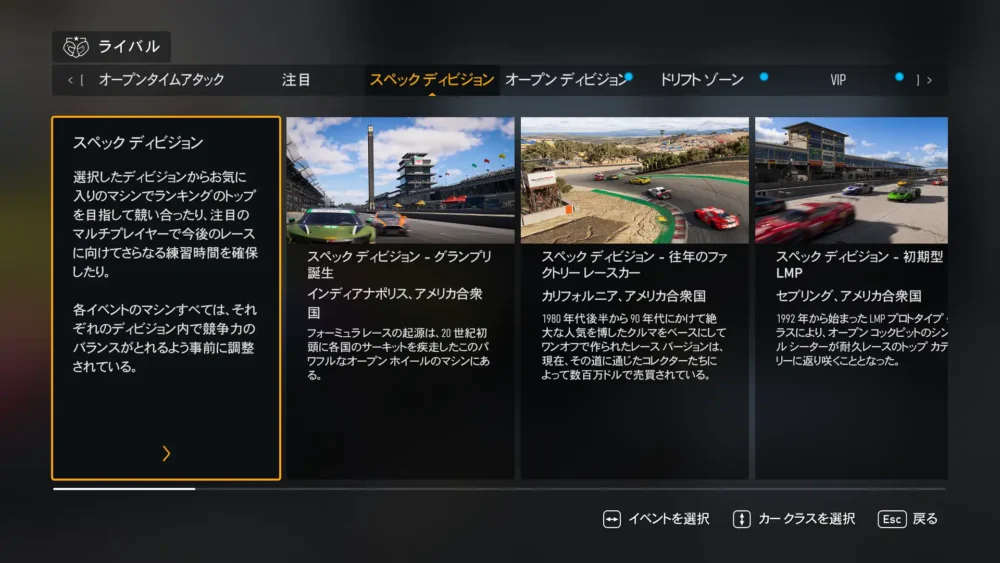The image size is (1000, 563).
Task: Click the right tab scroll arrow
Action: coord(929,80)
